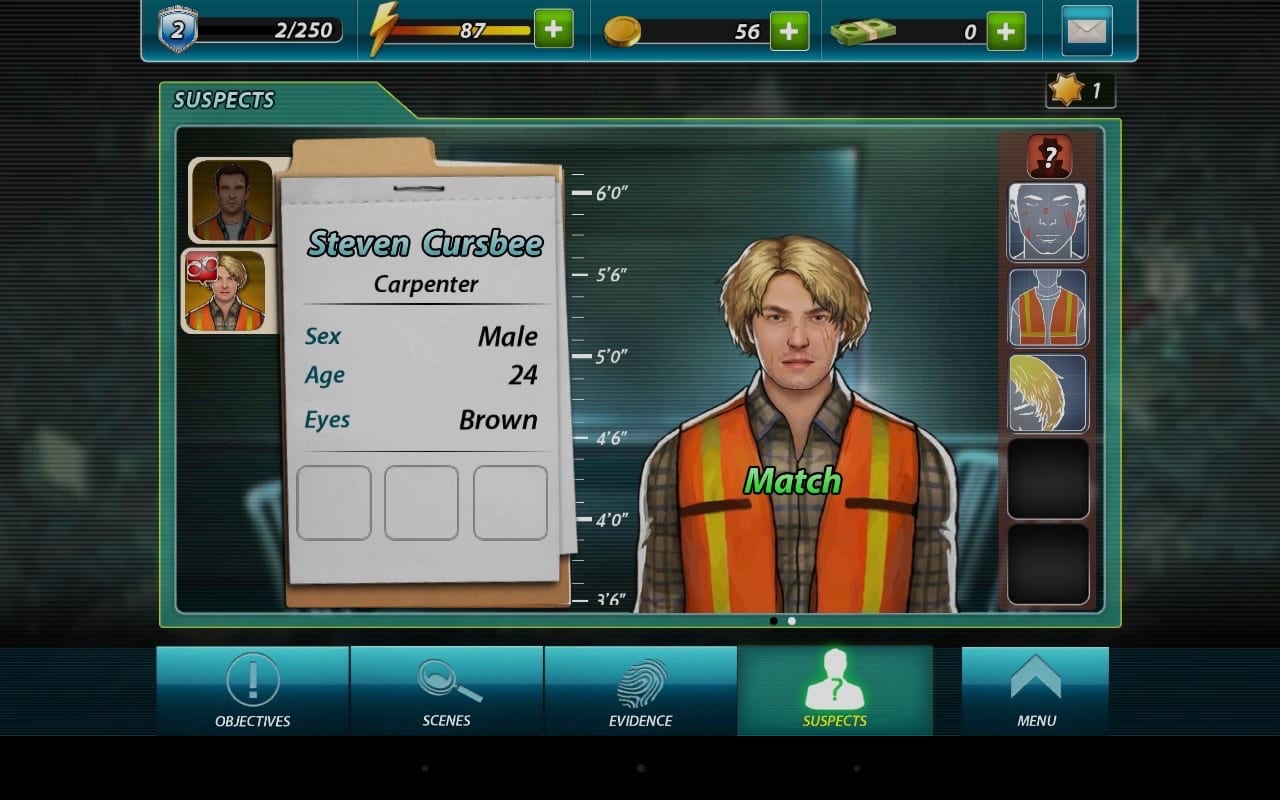Select the dark-haired suspect portrait

(x=232, y=200)
